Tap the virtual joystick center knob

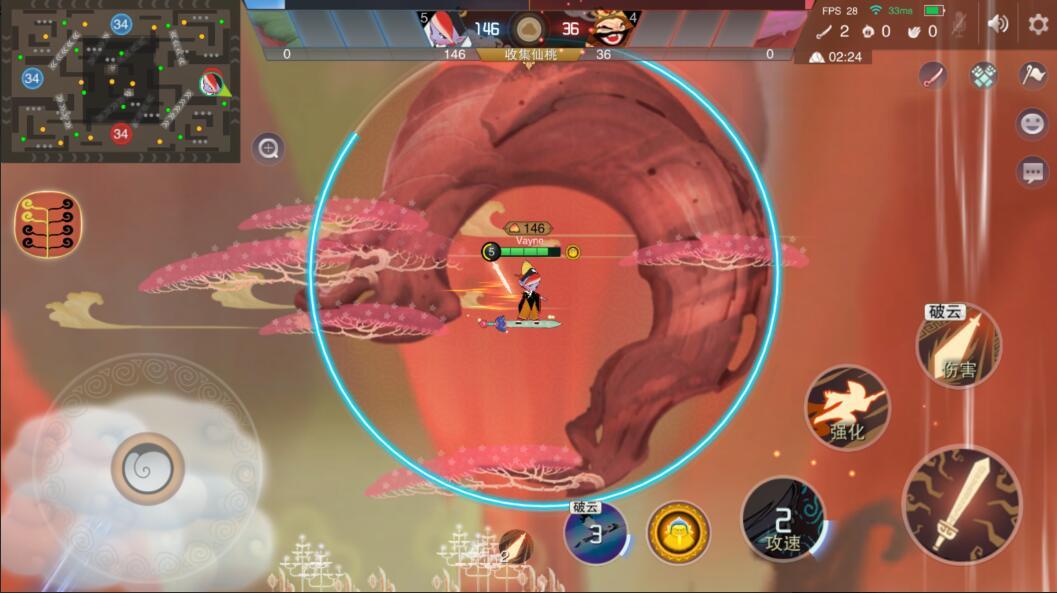tap(148, 468)
